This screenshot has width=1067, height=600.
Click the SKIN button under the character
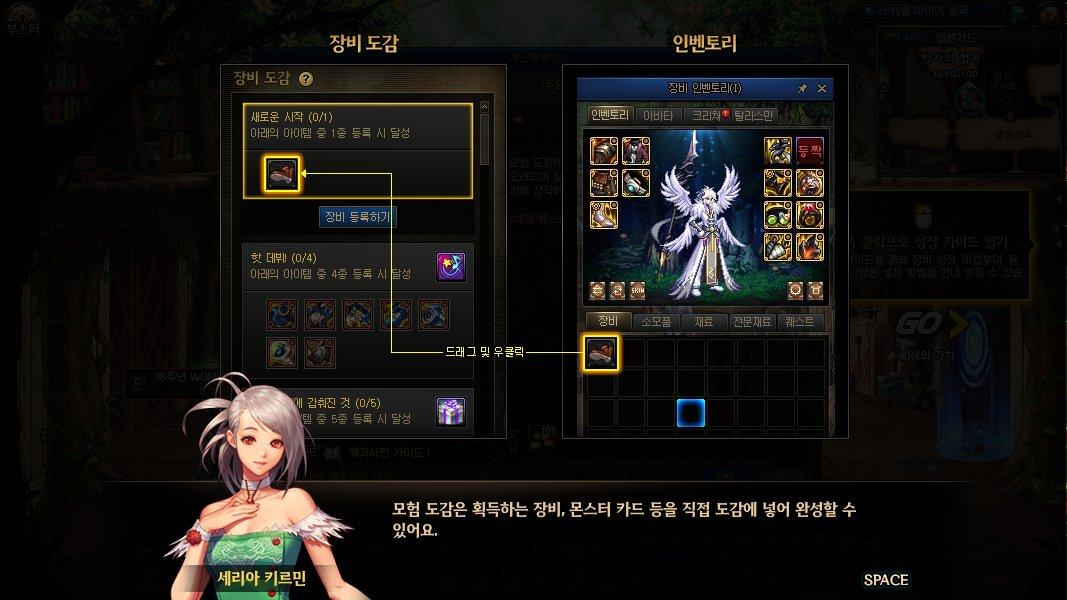pyautogui.click(x=637, y=290)
